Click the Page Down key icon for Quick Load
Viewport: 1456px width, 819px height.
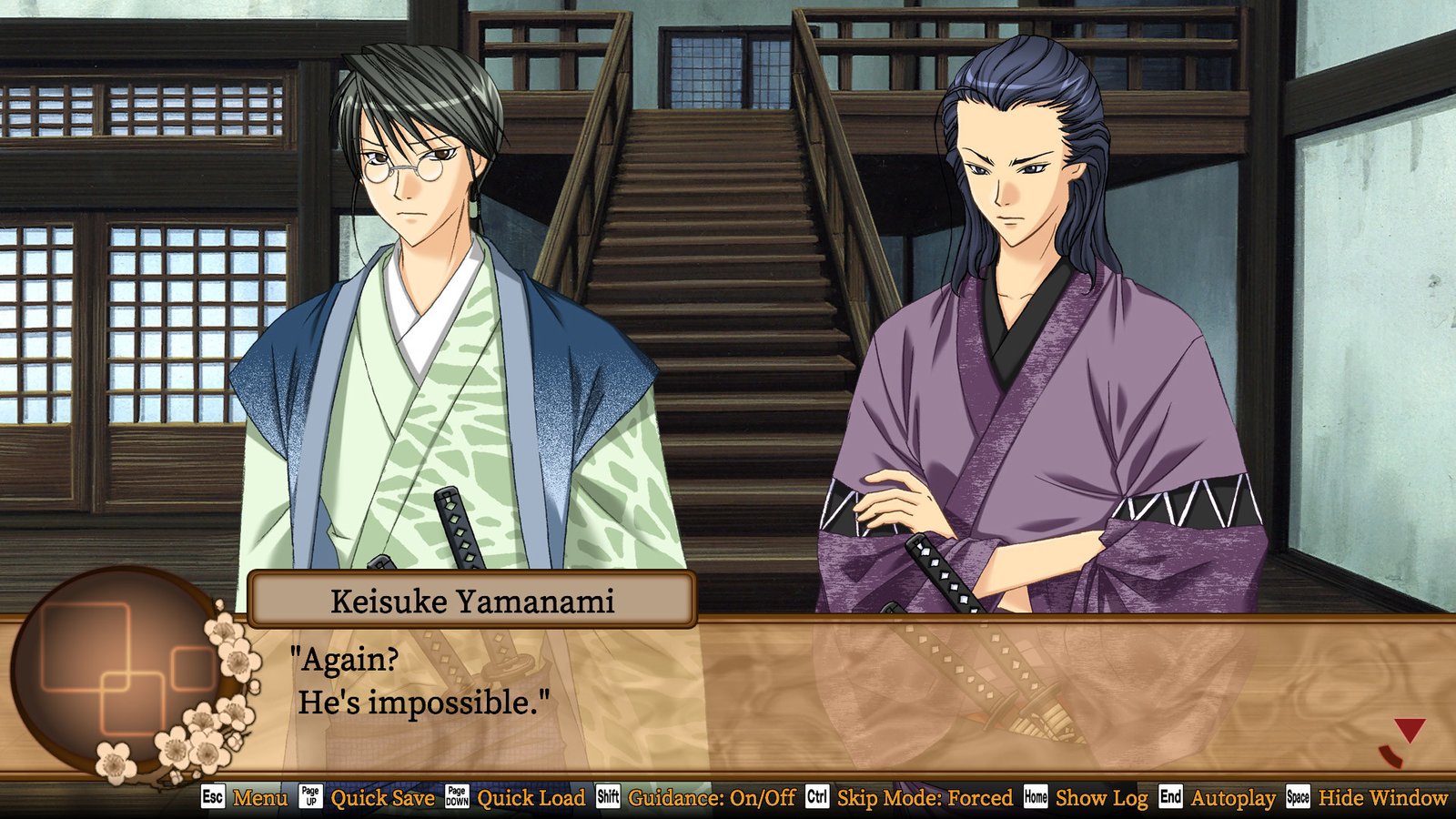click(x=460, y=799)
